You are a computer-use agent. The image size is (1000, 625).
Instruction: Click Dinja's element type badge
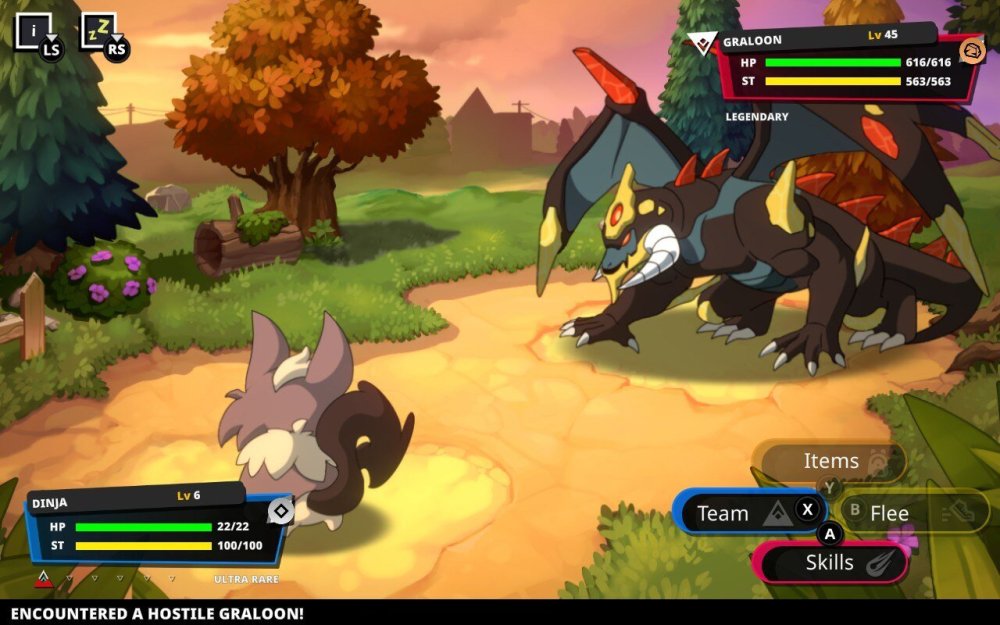(281, 512)
